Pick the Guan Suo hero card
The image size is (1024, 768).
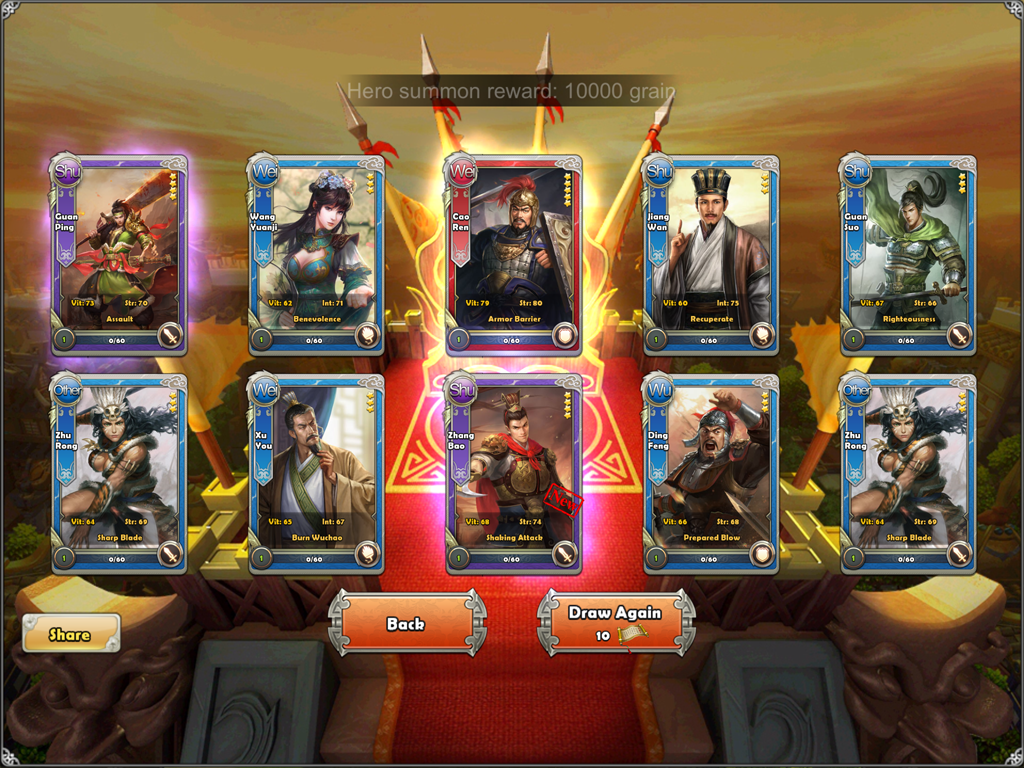point(907,254)
